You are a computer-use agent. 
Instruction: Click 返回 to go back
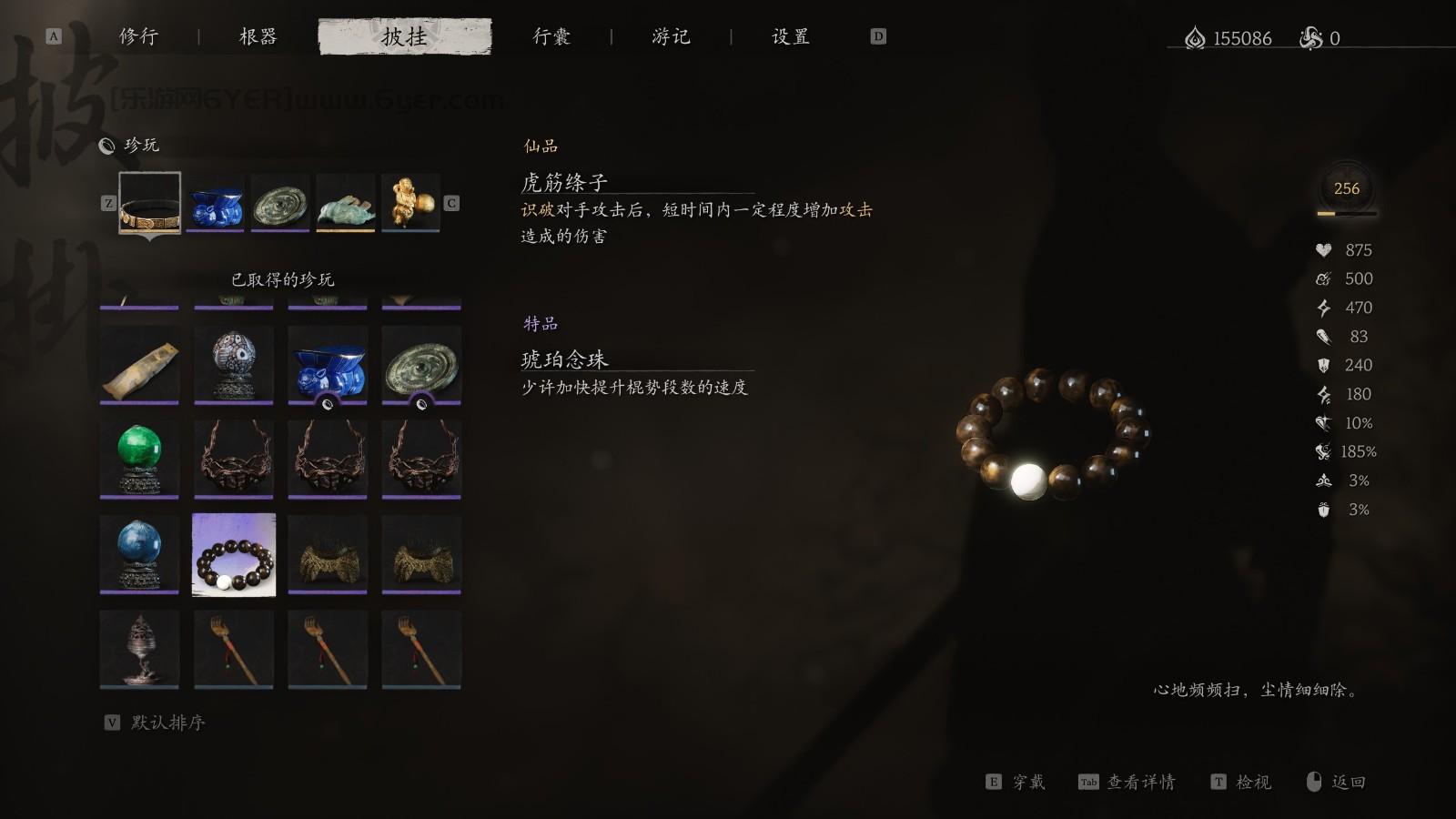tap(1347, 781)
